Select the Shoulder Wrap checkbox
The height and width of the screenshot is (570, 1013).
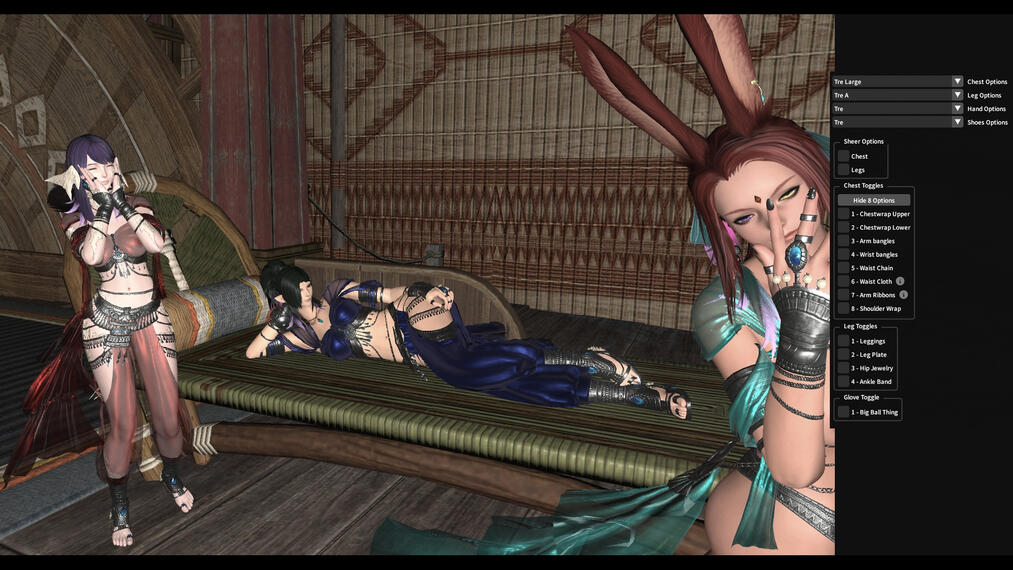click(844, 309)
